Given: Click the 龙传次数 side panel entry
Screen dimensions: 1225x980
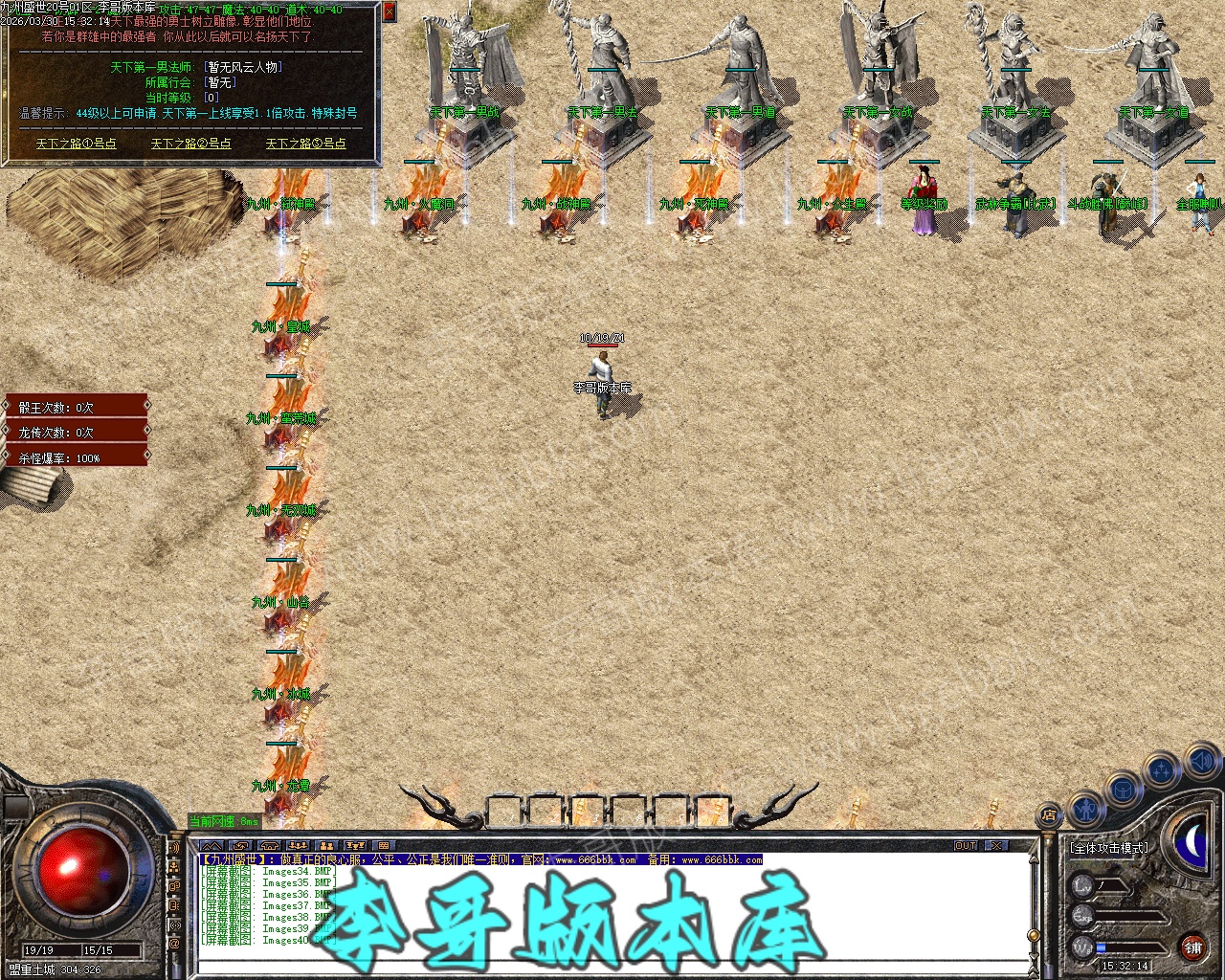Looking at the screenshot, I should [77, 433].
